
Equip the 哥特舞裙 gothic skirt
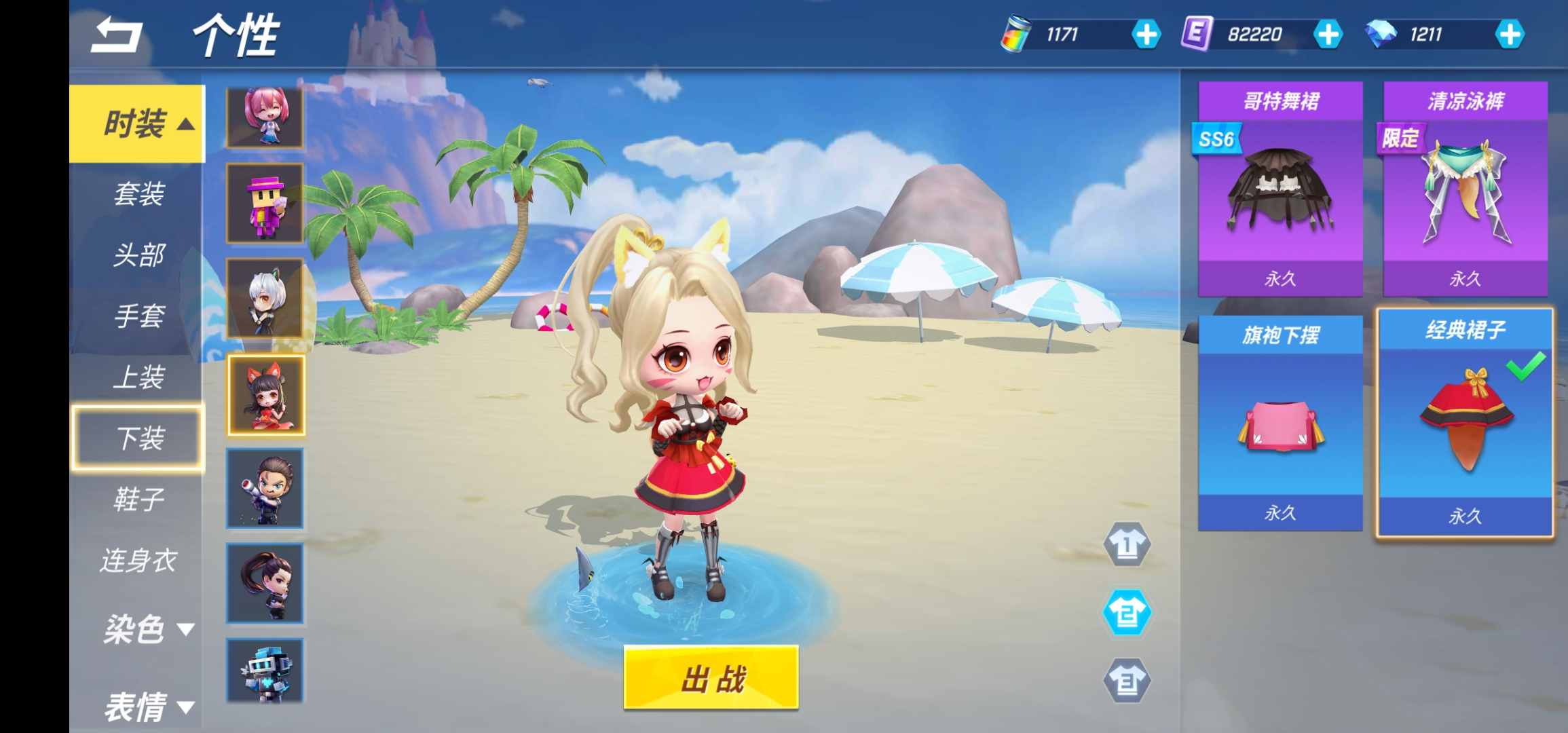click(1280, 189)
